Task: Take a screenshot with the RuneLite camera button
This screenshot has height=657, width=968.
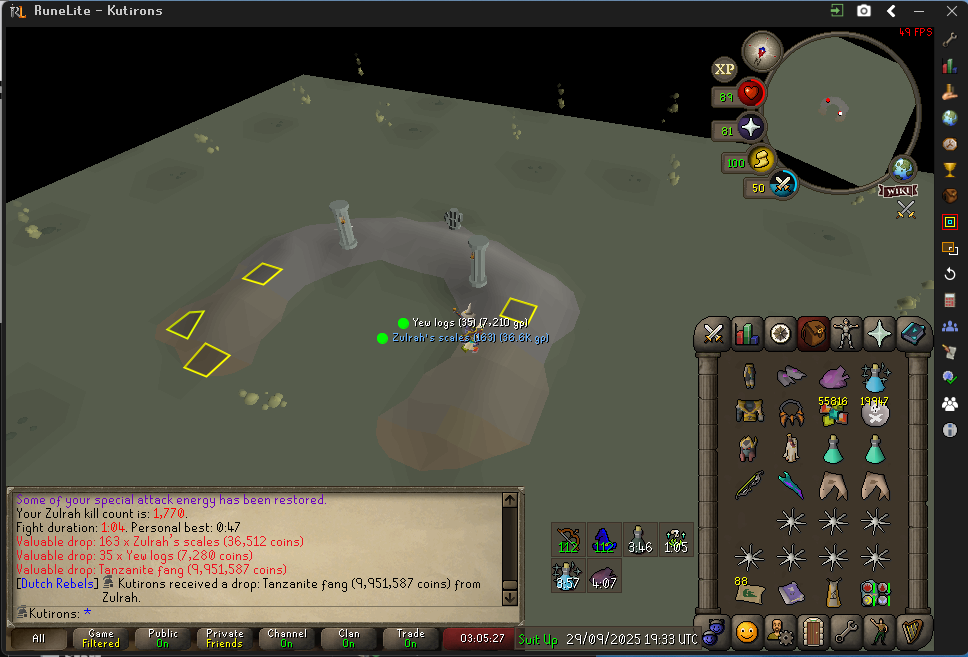Action: pos(864,11)
